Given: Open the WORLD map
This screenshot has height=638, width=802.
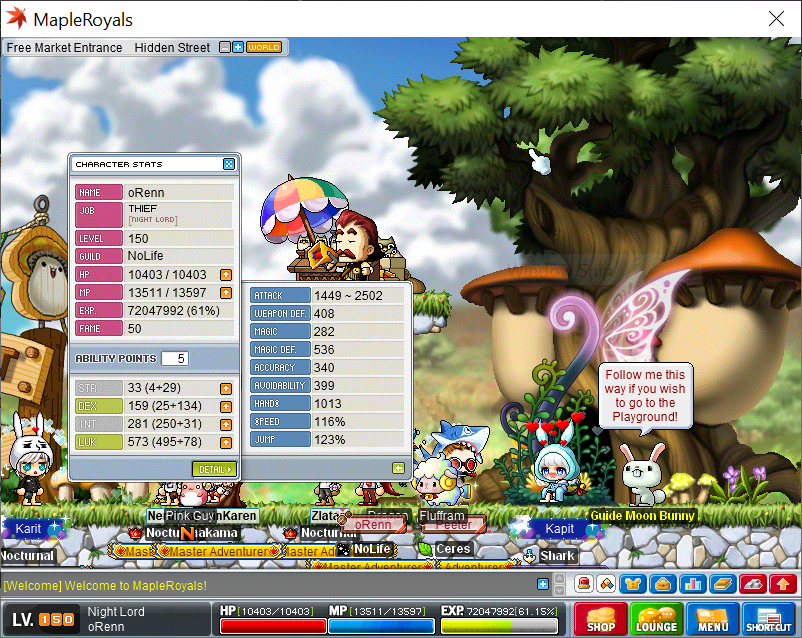Looking at the screenshot, I should pyautogui.click(x=264, y=47).
